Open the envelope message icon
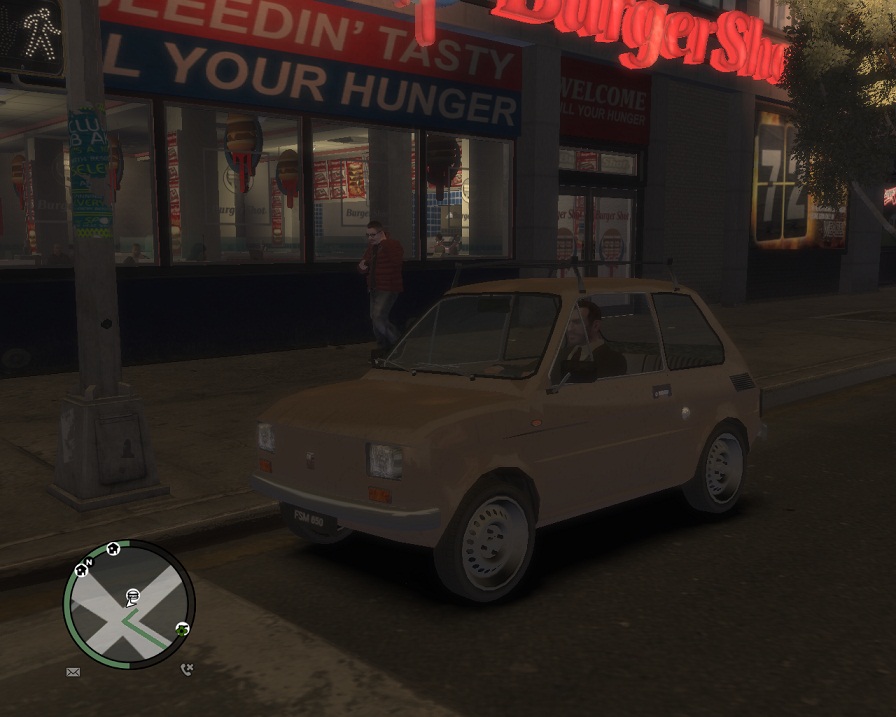Viewport: 896px width, 717px height. click(73, 672)
